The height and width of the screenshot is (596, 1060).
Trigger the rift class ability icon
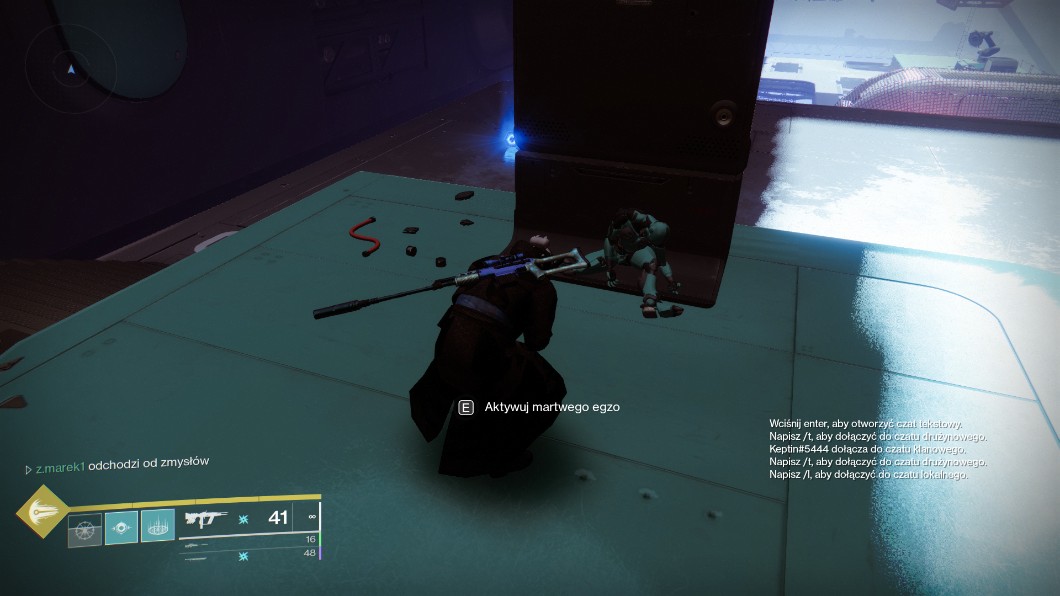coord(157,527)
